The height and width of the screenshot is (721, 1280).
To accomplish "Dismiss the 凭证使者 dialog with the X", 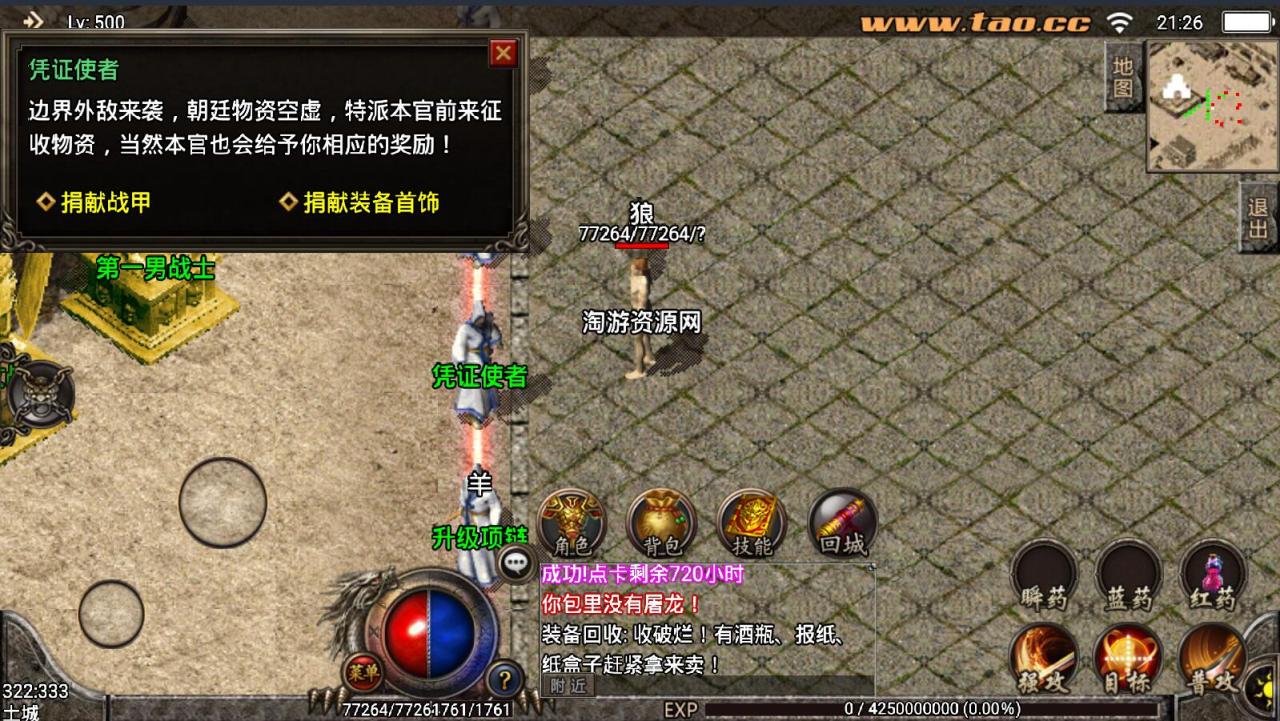I will click(503, 53).
